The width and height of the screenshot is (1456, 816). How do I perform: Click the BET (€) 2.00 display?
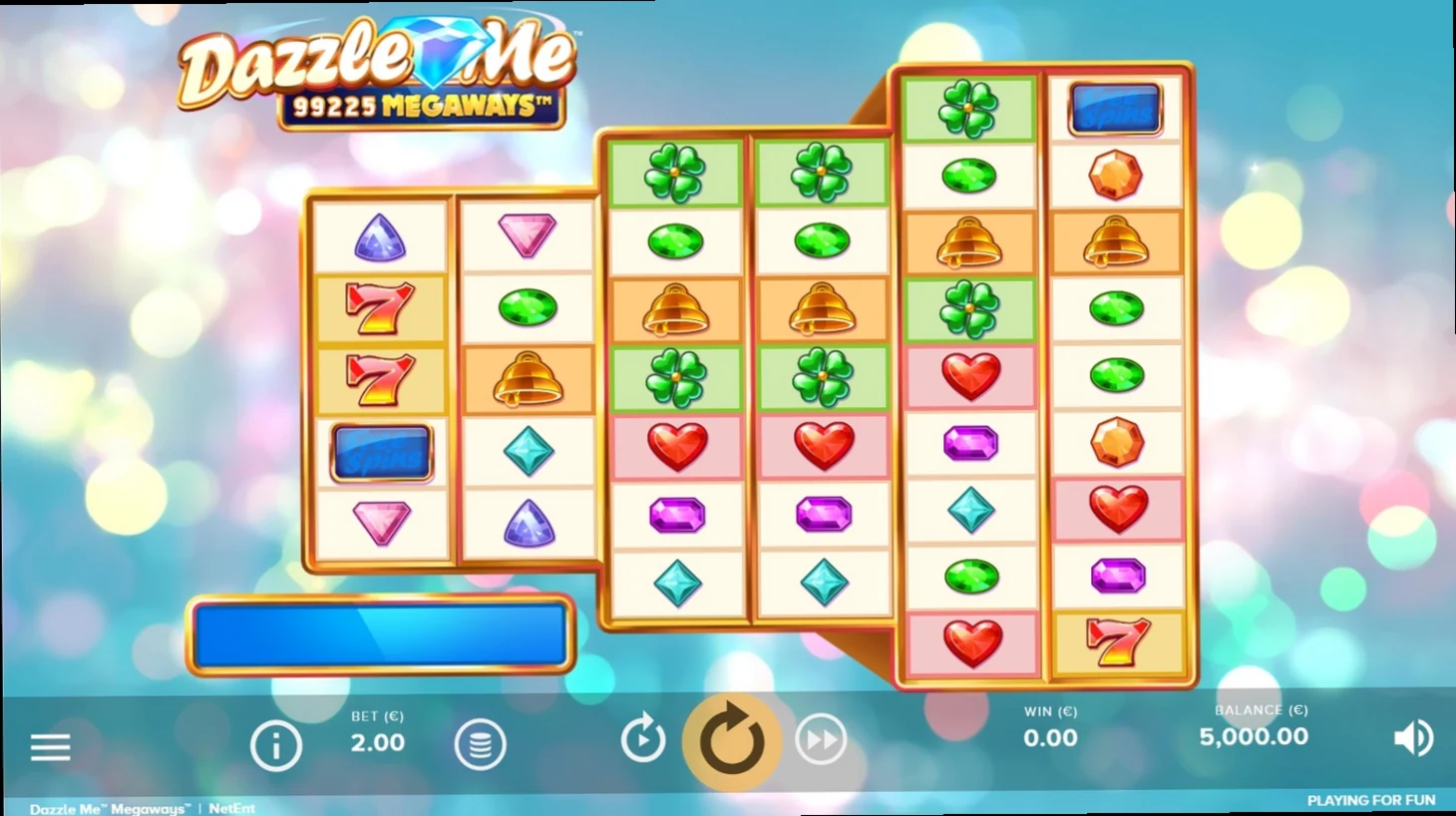tap(379, 731)
